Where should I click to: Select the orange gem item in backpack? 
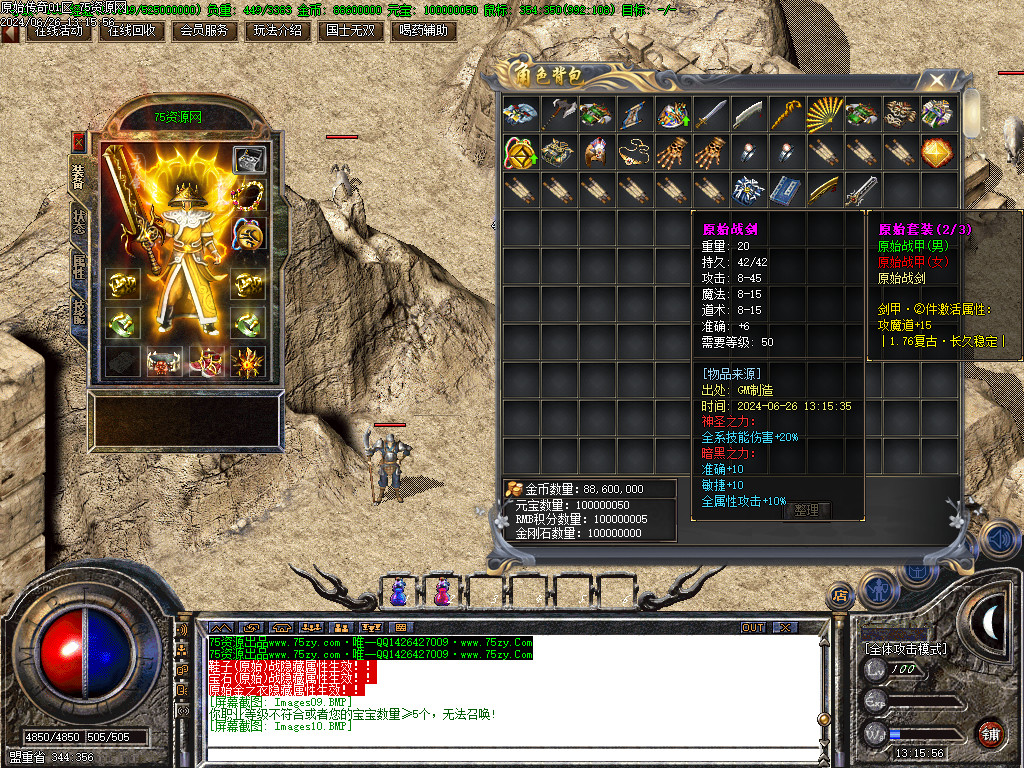[938, 152]
